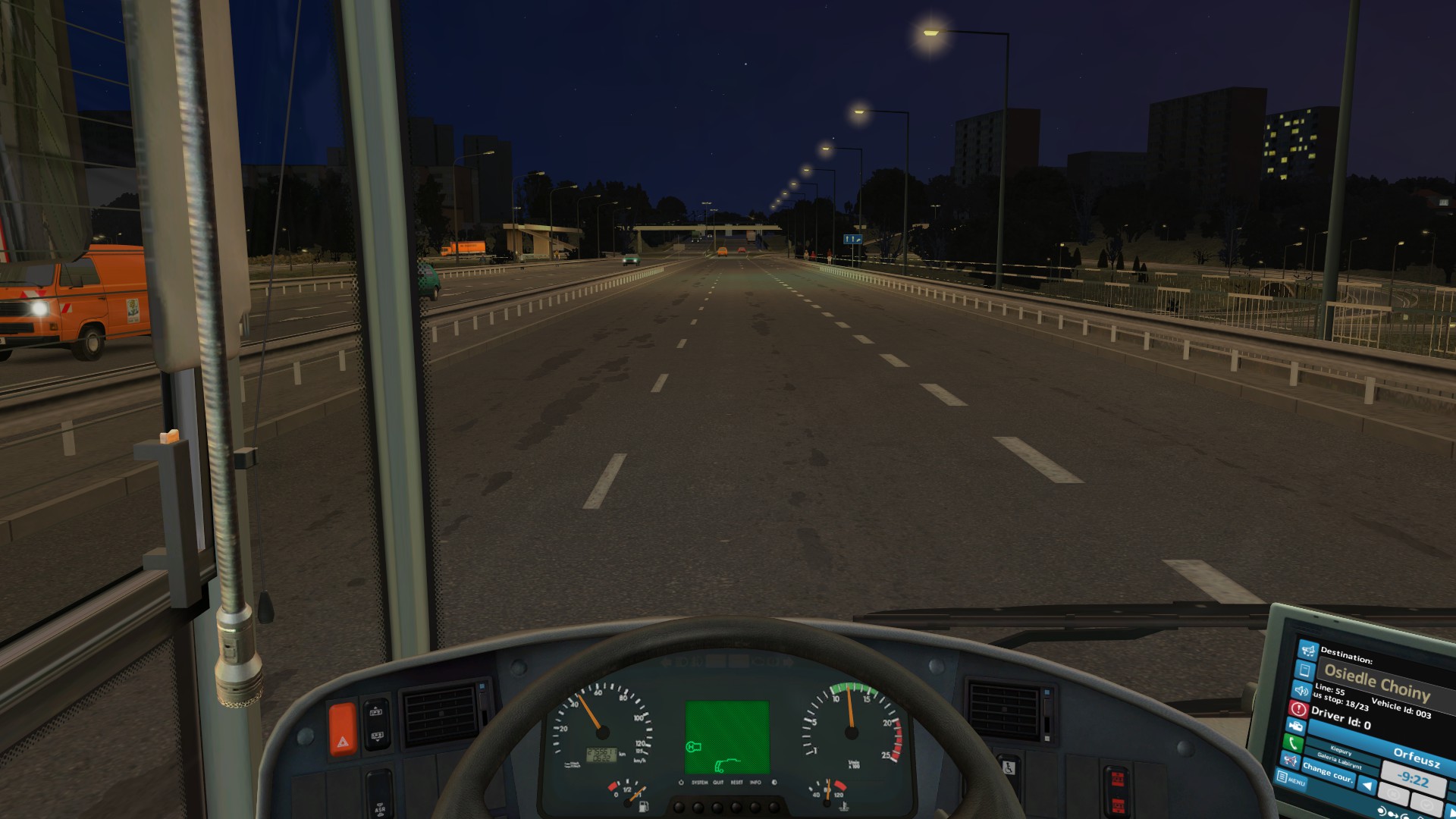Select the Change cour. button

(1328, 773)
